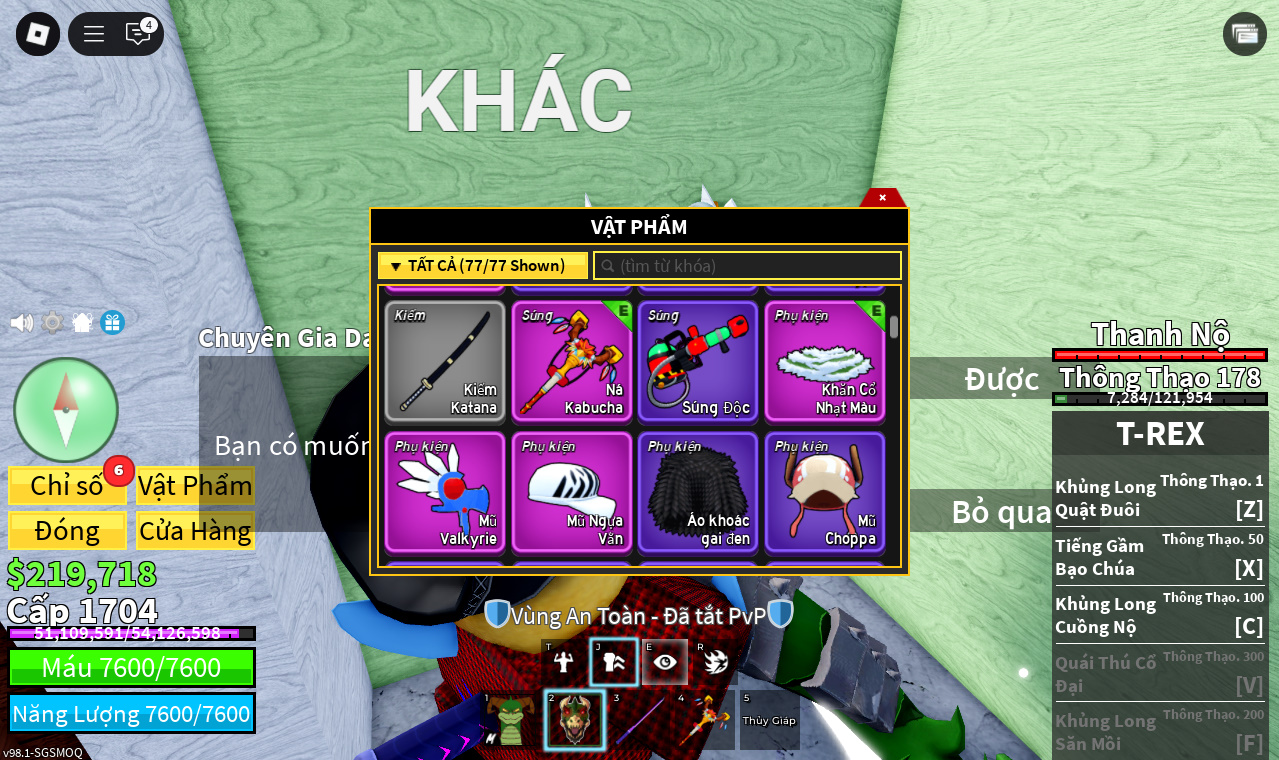Open the Roblox main menu logo
1279x760 pixels.
tap(38, 34)
